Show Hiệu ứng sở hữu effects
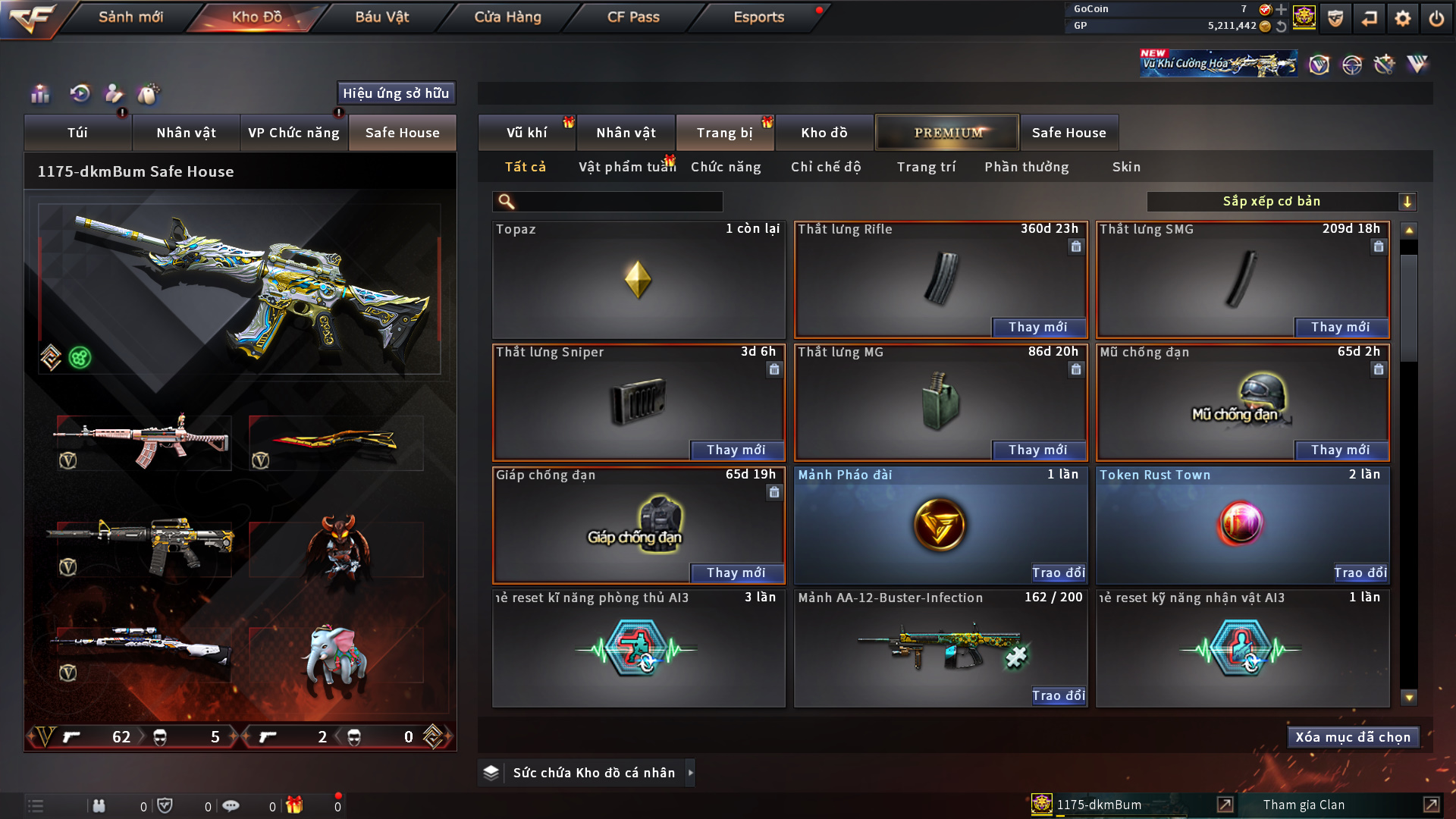Viewport: 1456px width, 819px height. (x=396, y=93)
